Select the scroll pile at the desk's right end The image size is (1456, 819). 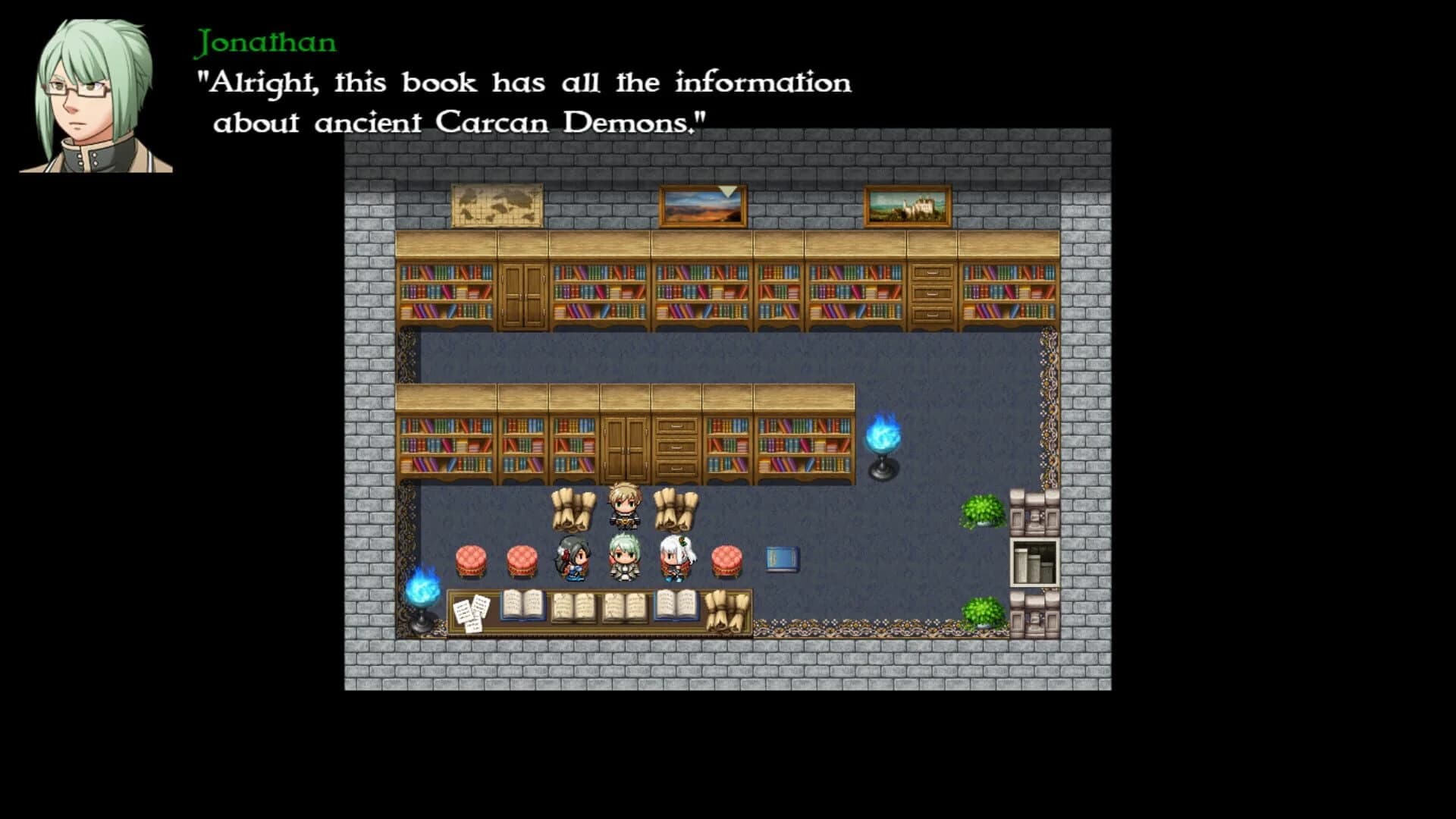pos(726,607)
